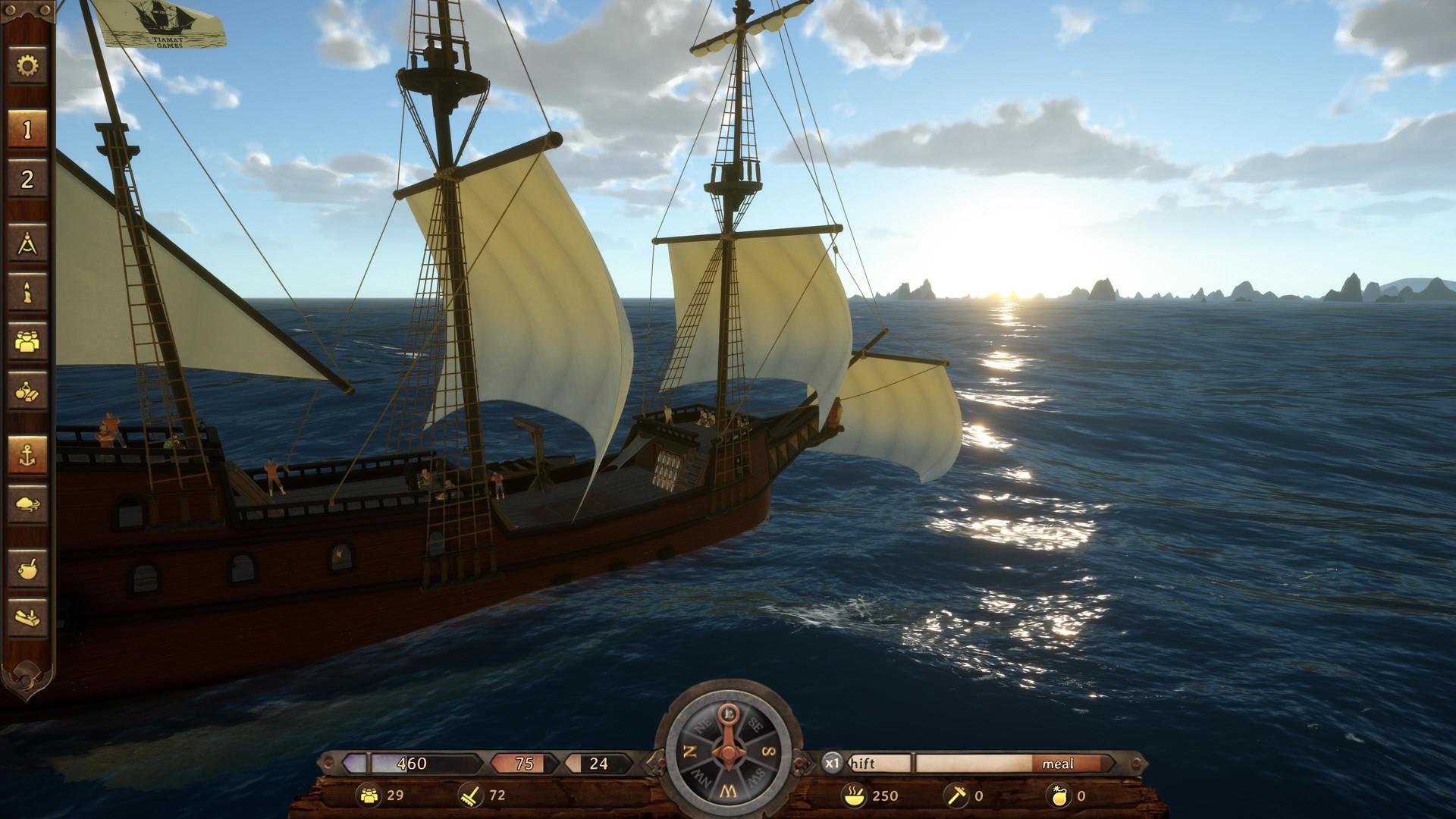Open the cooking pot menu

pos(27,568)
